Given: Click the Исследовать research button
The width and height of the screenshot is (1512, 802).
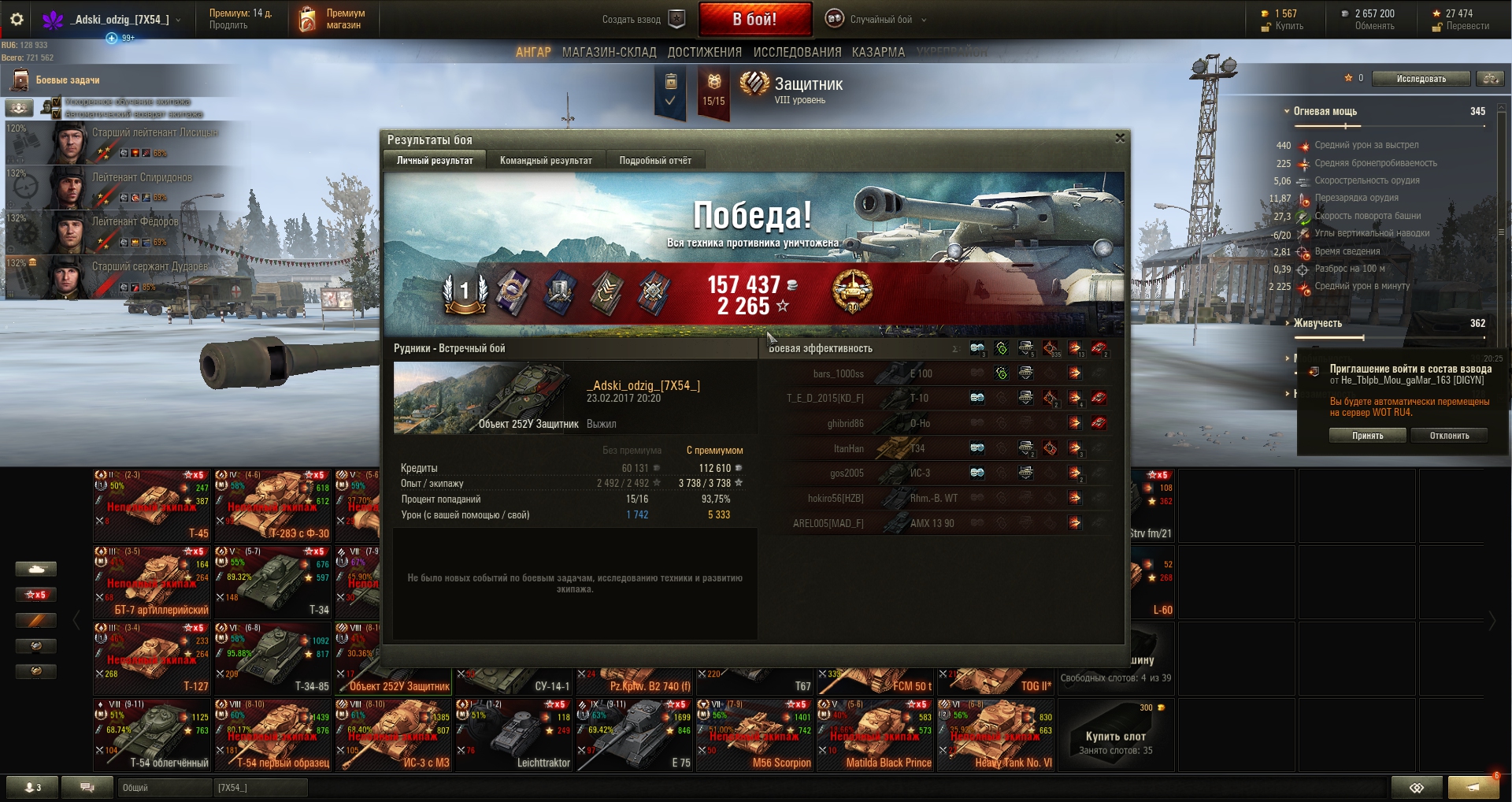Looking at the screenshot, I should coord(1421,79).
